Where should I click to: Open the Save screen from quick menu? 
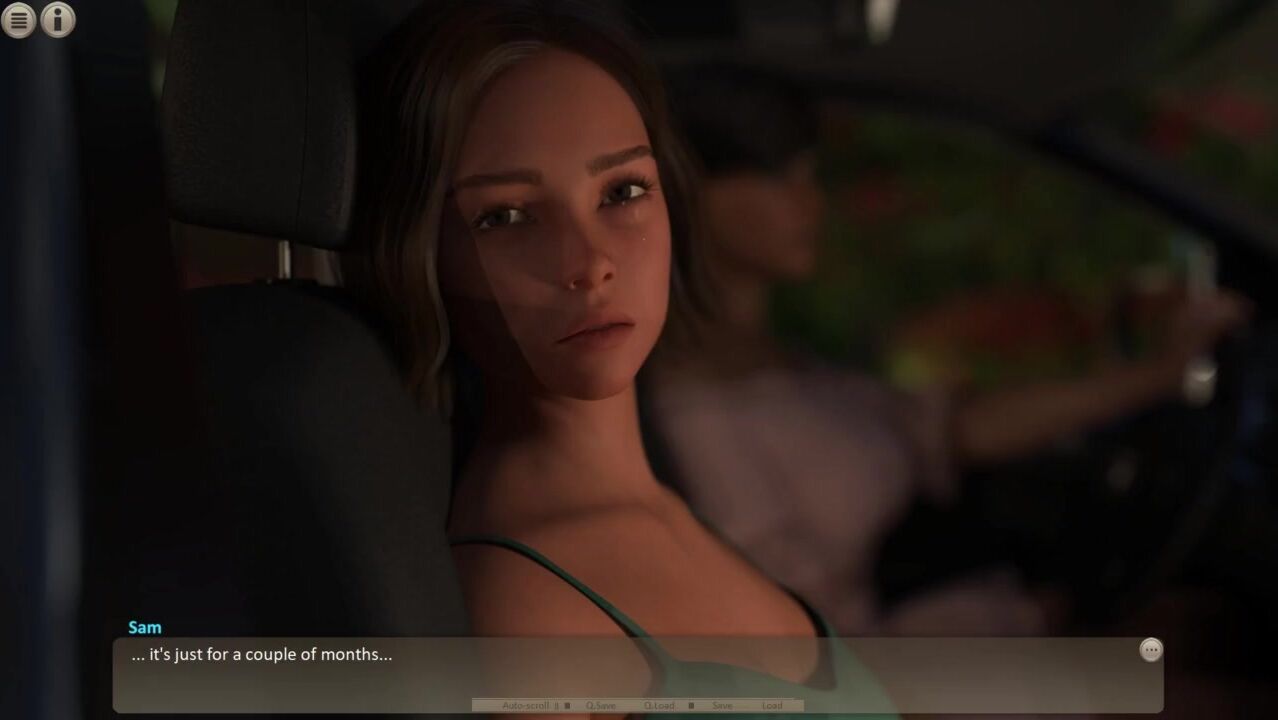coord(722,706)
